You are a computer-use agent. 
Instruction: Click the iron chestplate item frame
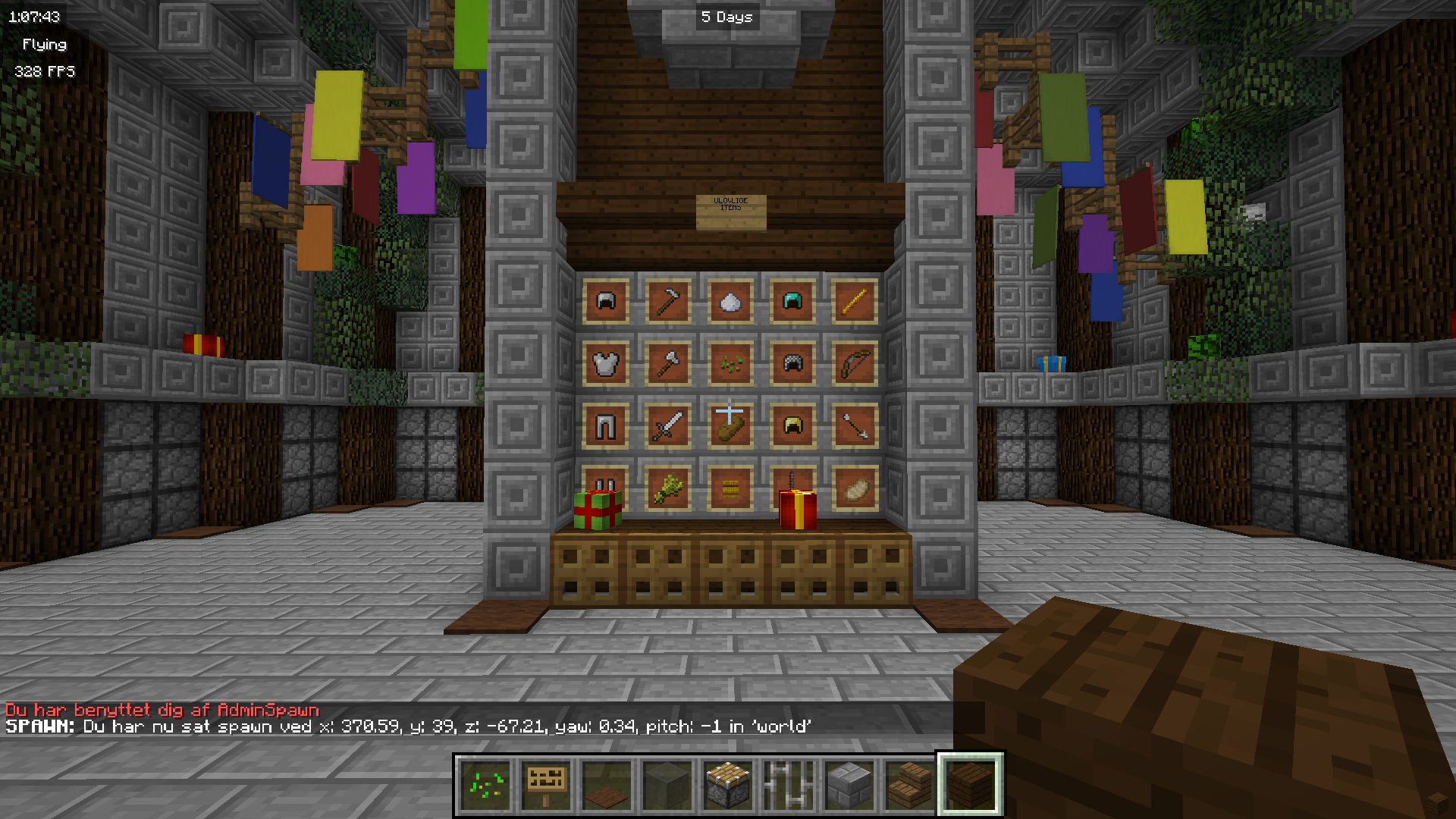point(605,363)
